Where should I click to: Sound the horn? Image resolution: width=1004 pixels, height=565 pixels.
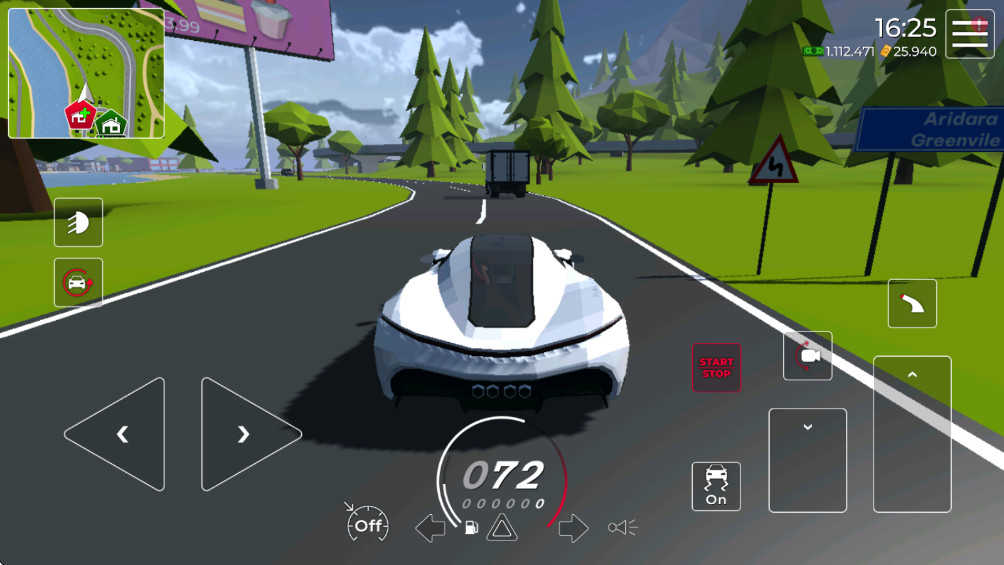pos(622,527)
